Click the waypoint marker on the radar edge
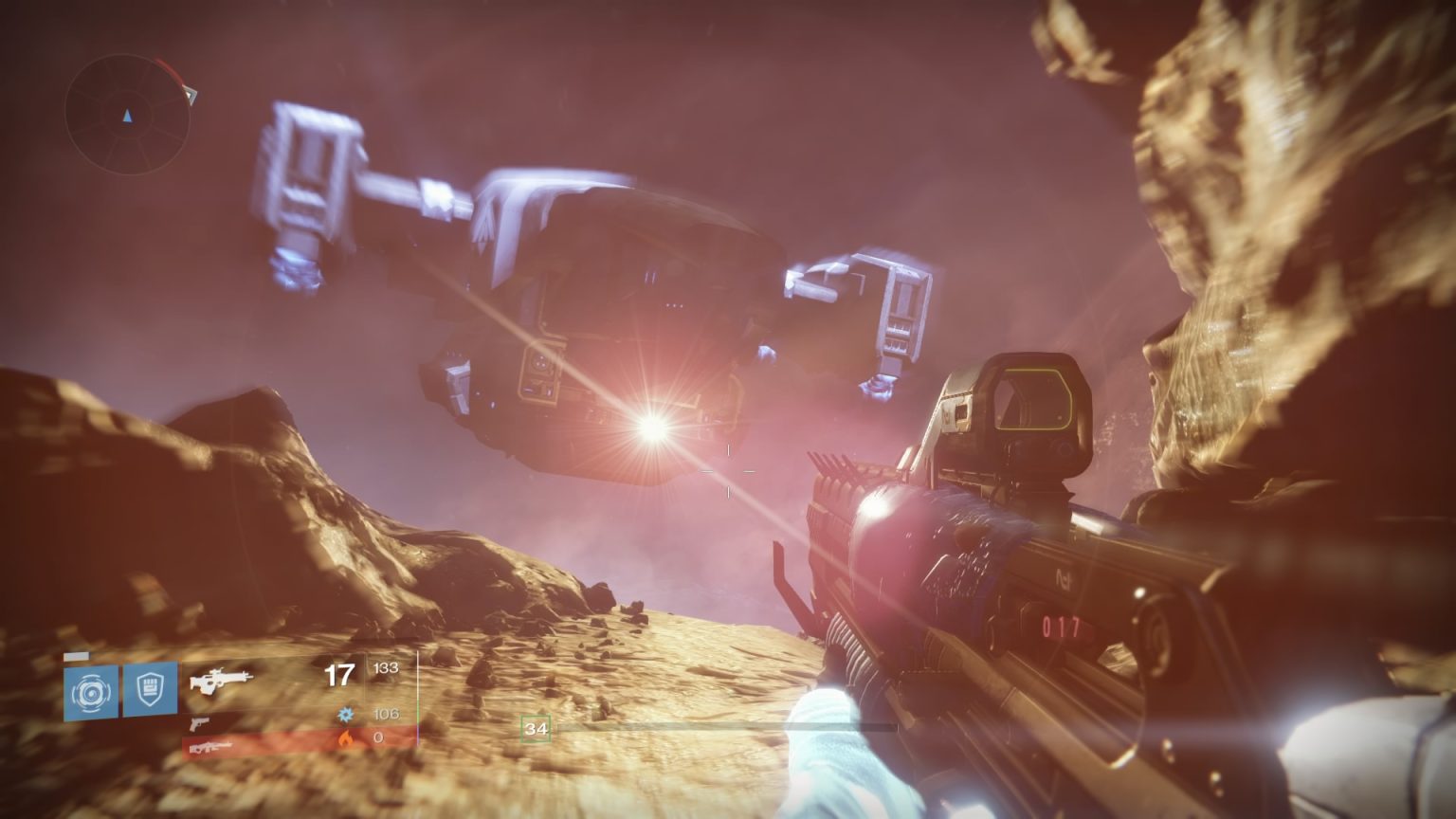The height and width of the screenshot is (819, 1456). 191,95
